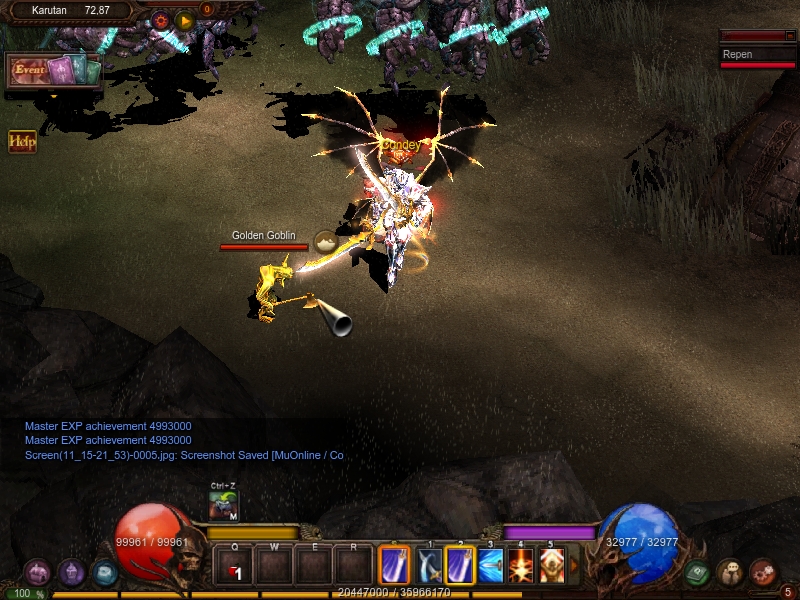Choose the glowing orange figure skill

(x=551, y=566)
